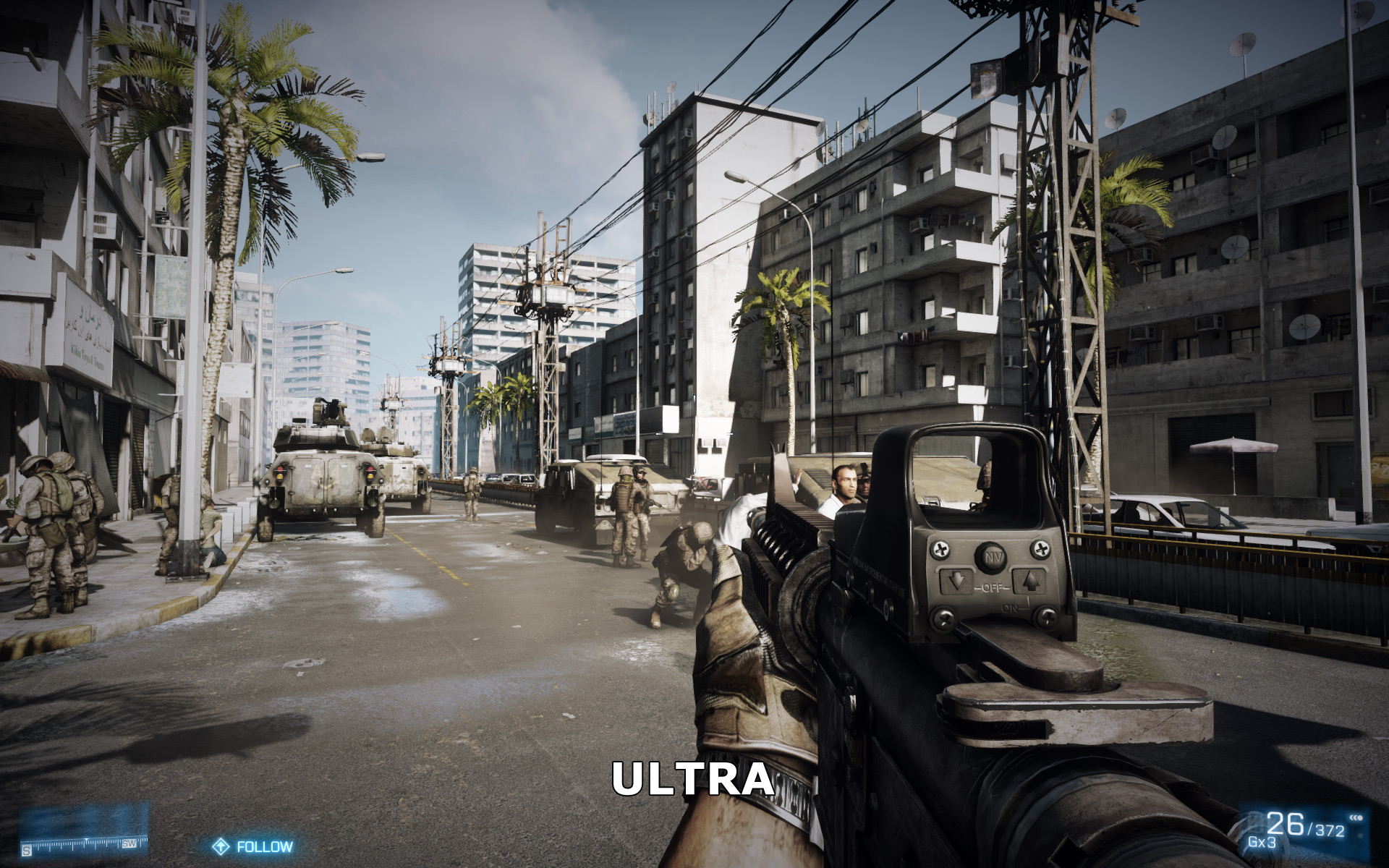
Task: Click the SW marker on the compass strip
Action: pos(129,844)
